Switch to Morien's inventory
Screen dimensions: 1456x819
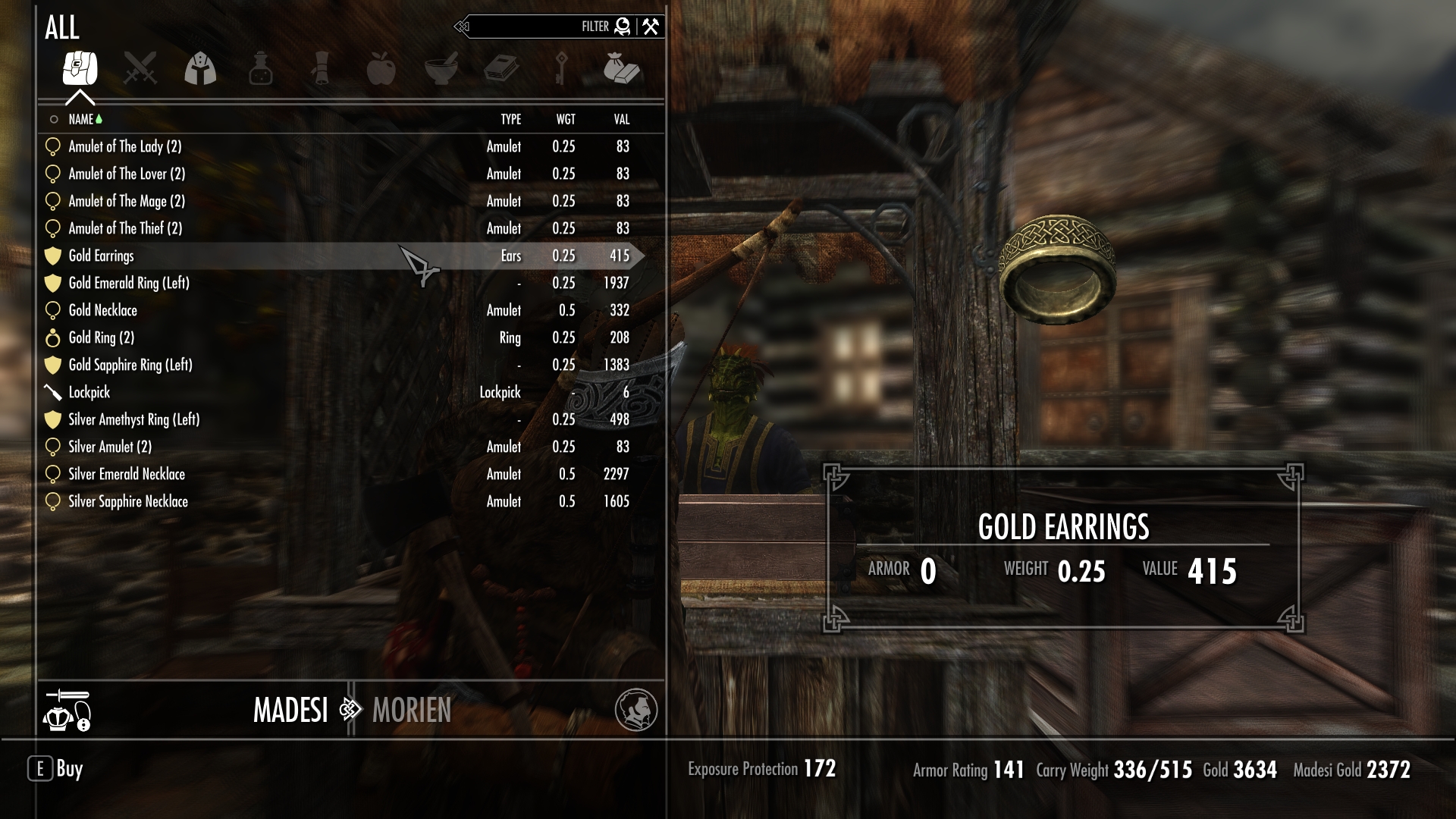(411, 711)
